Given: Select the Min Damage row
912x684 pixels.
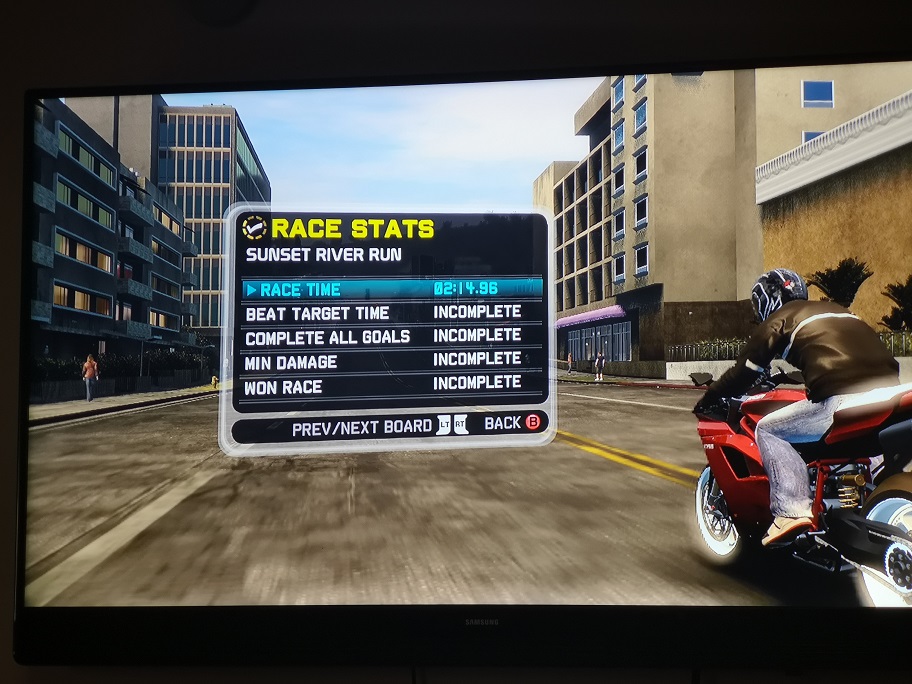Looking at the screenshot, I should pos(392,360).
